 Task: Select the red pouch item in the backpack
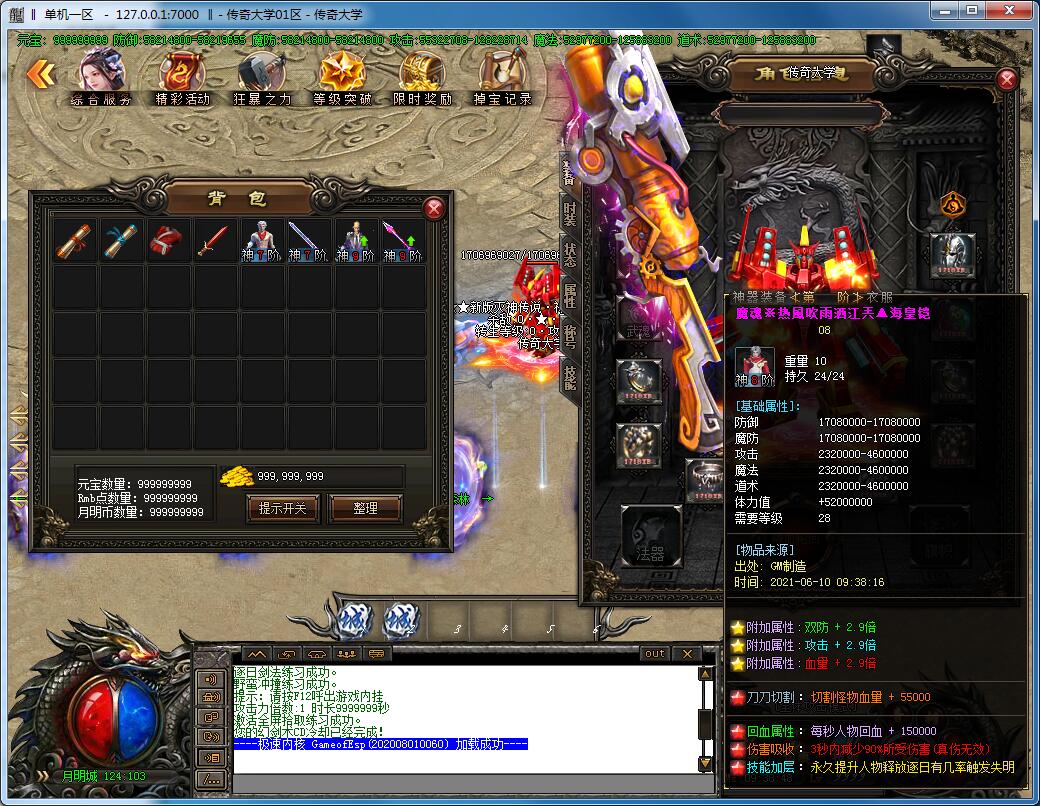[167, 241]
